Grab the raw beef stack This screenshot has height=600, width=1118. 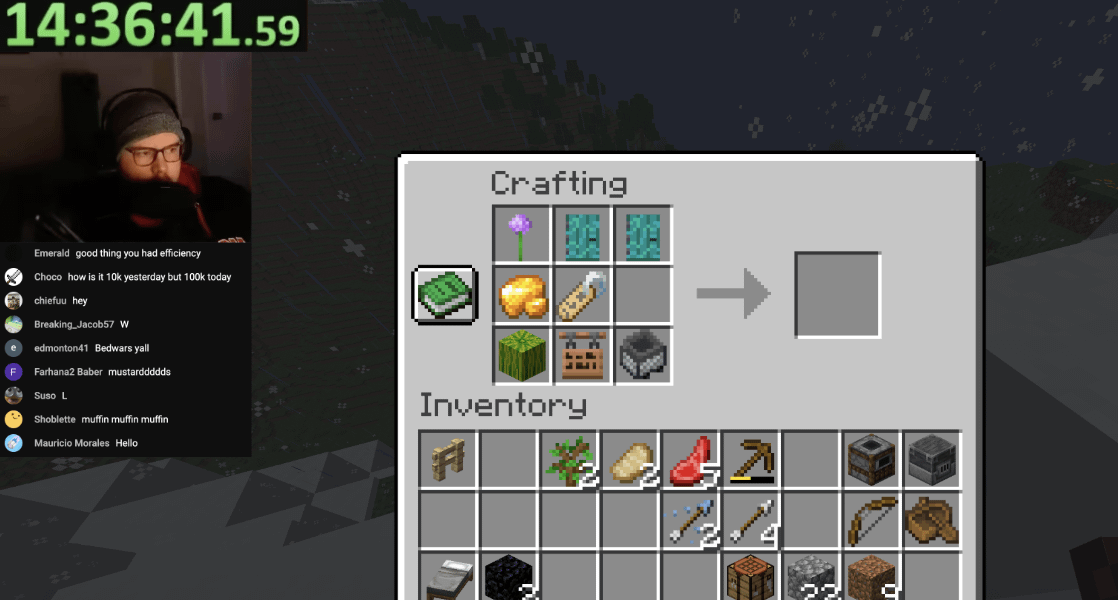[690, 460]
